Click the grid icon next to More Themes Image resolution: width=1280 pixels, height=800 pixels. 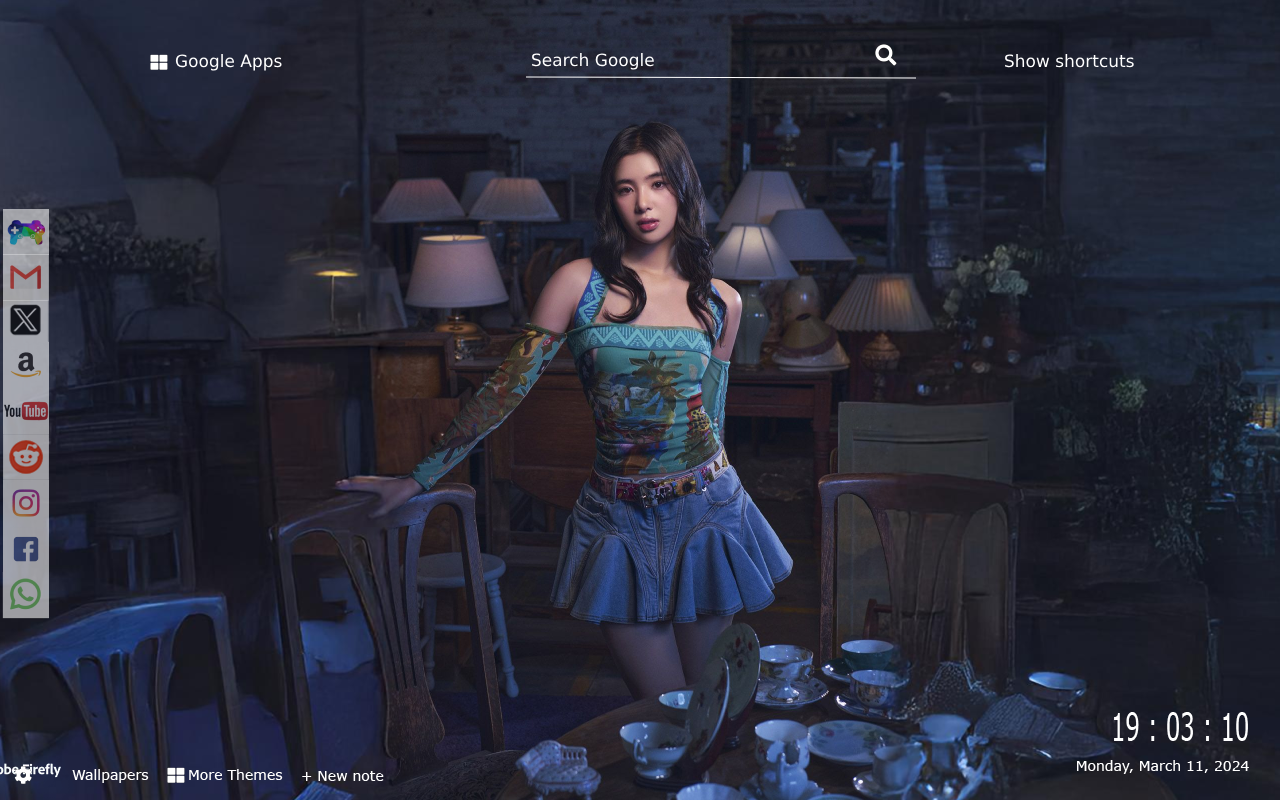(x=176, y=774)
